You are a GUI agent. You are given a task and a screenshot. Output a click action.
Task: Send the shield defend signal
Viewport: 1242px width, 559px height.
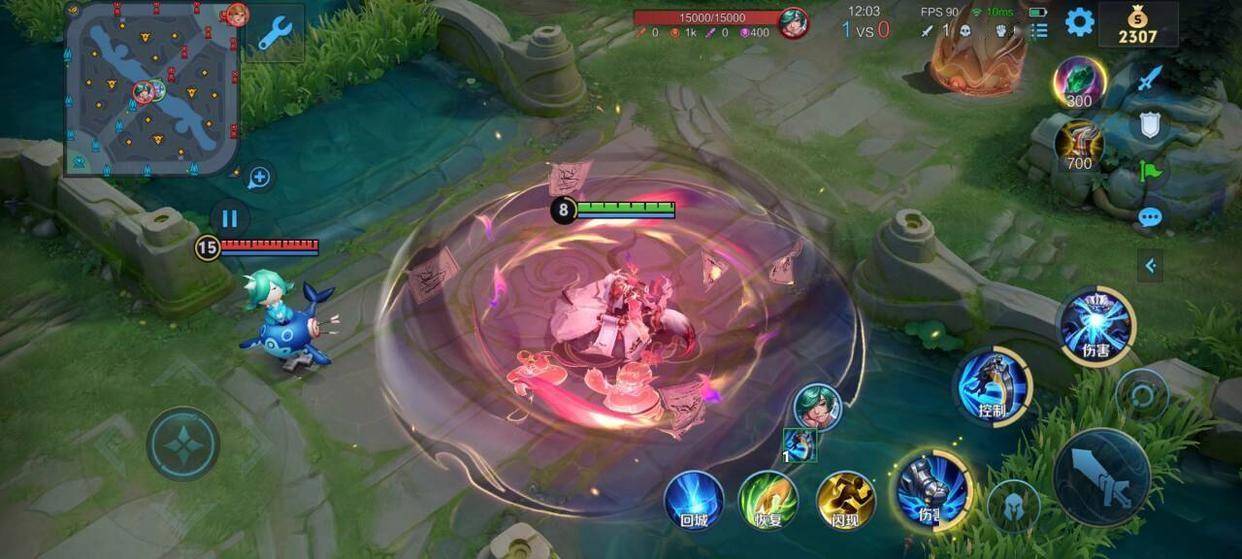tap(1150, 125)
